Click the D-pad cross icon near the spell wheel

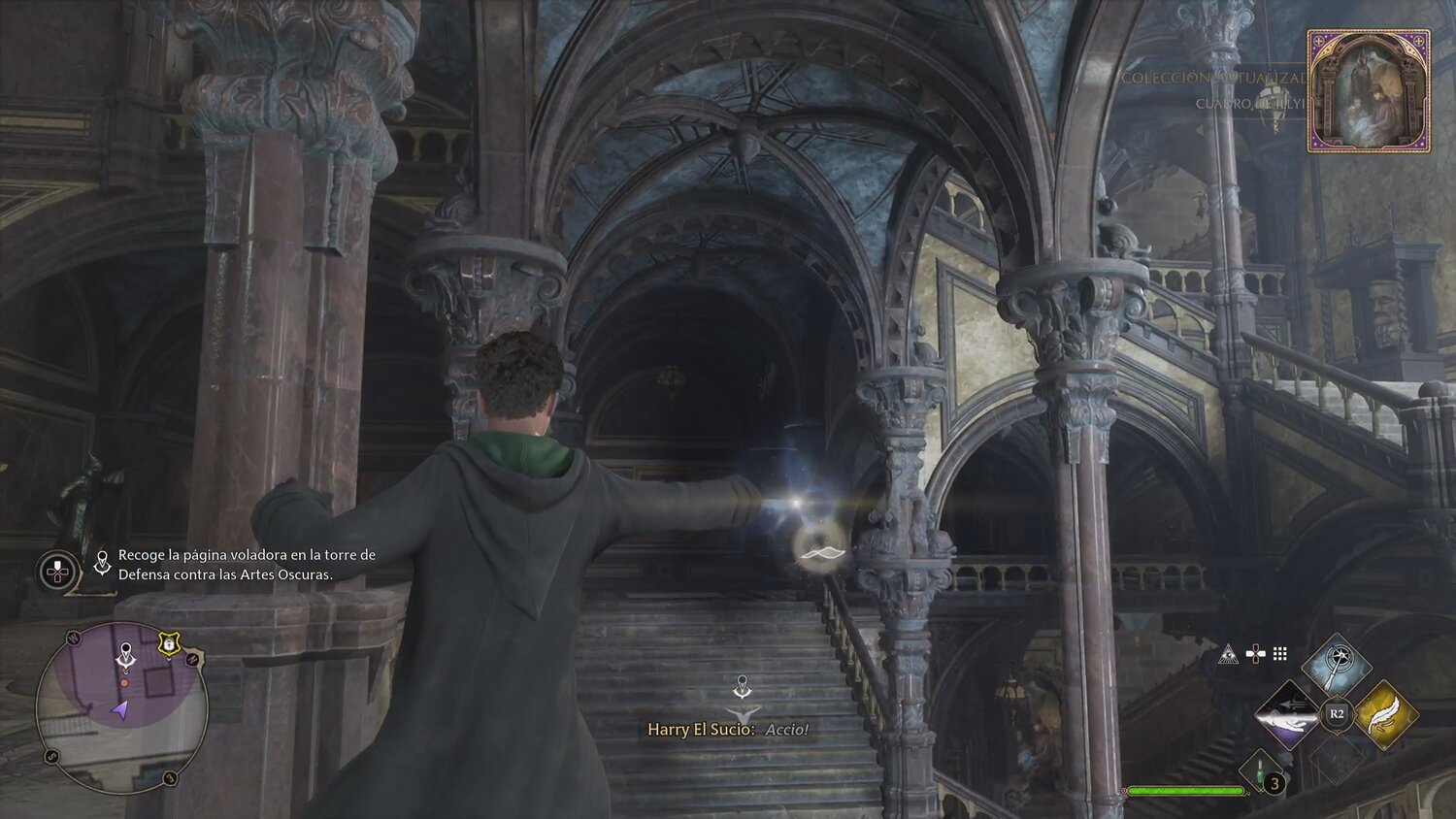coord(1255,654)
